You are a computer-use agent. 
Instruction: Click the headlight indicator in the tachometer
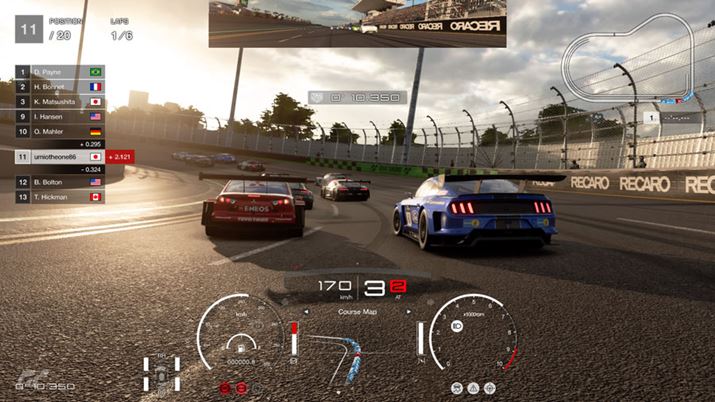[455, 328]
